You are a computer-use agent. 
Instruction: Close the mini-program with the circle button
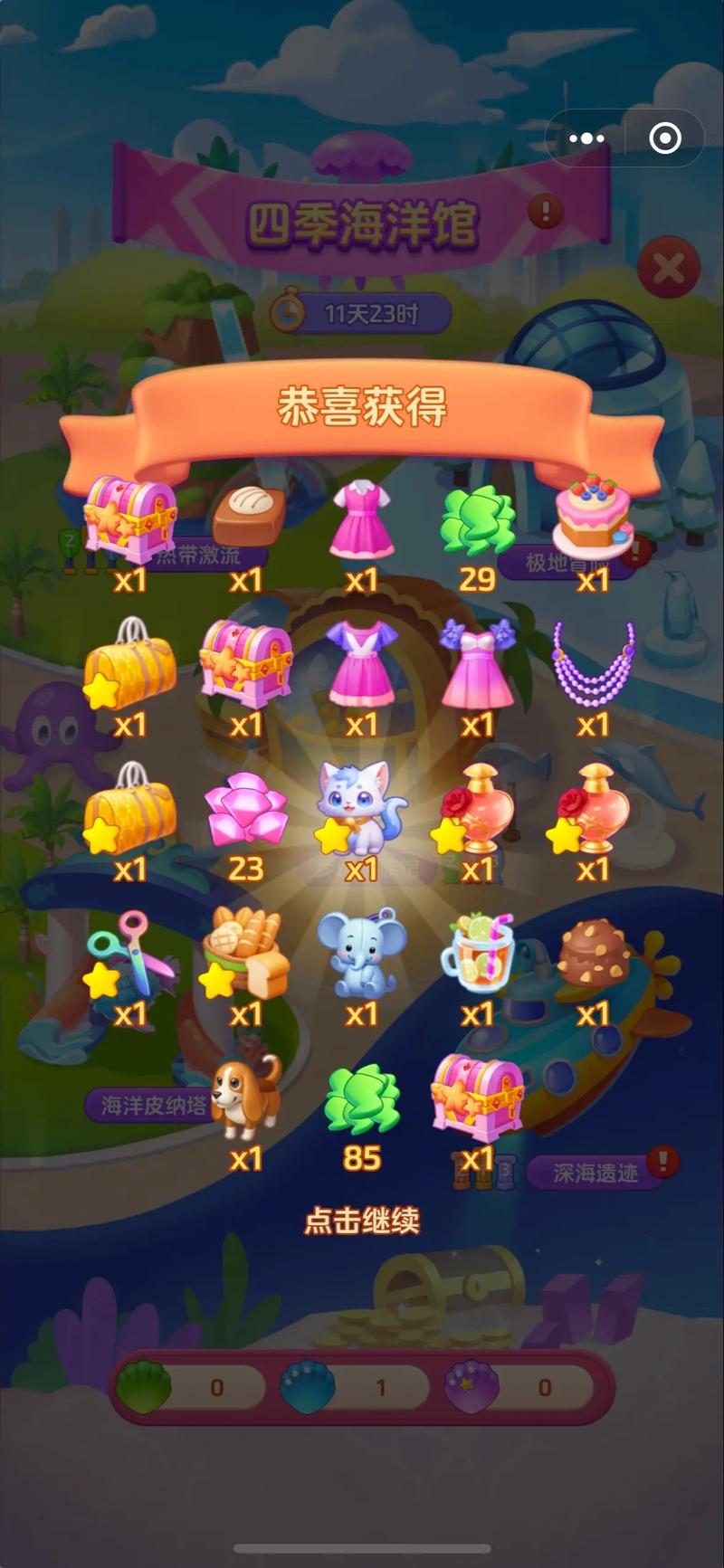[x=665, y=138]
